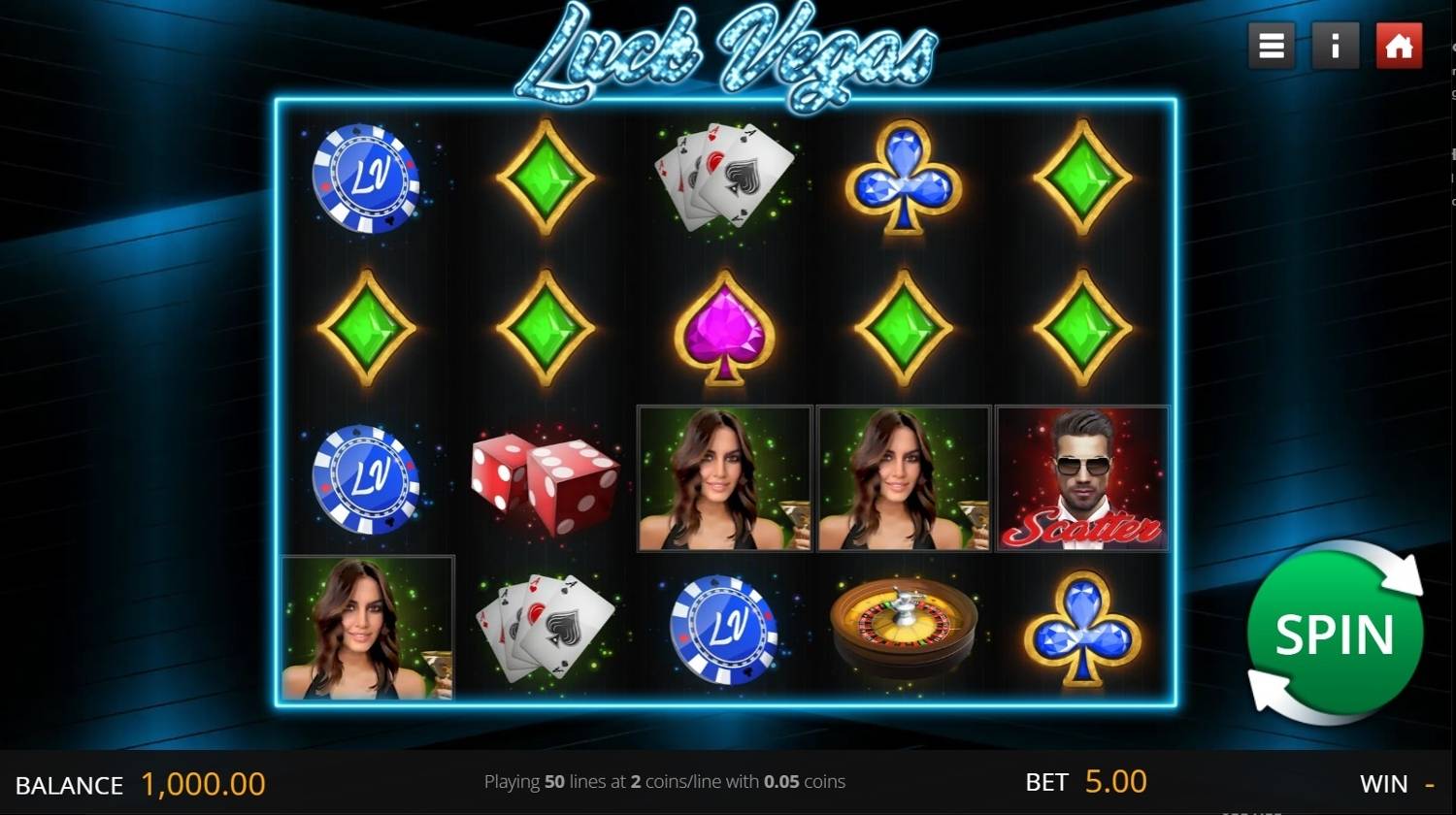The image size is (1456, 815).
Task: Click the red home icon
Action: pos(1398,46)
